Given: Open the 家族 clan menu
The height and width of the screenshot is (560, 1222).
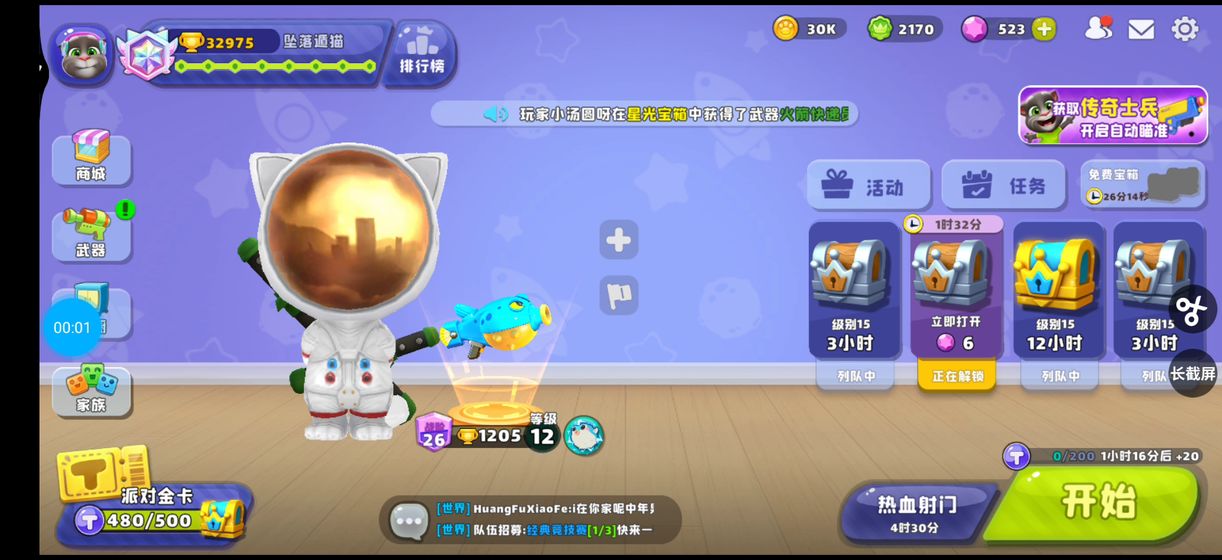Looking at the screenshot, I should click(91, 390).
